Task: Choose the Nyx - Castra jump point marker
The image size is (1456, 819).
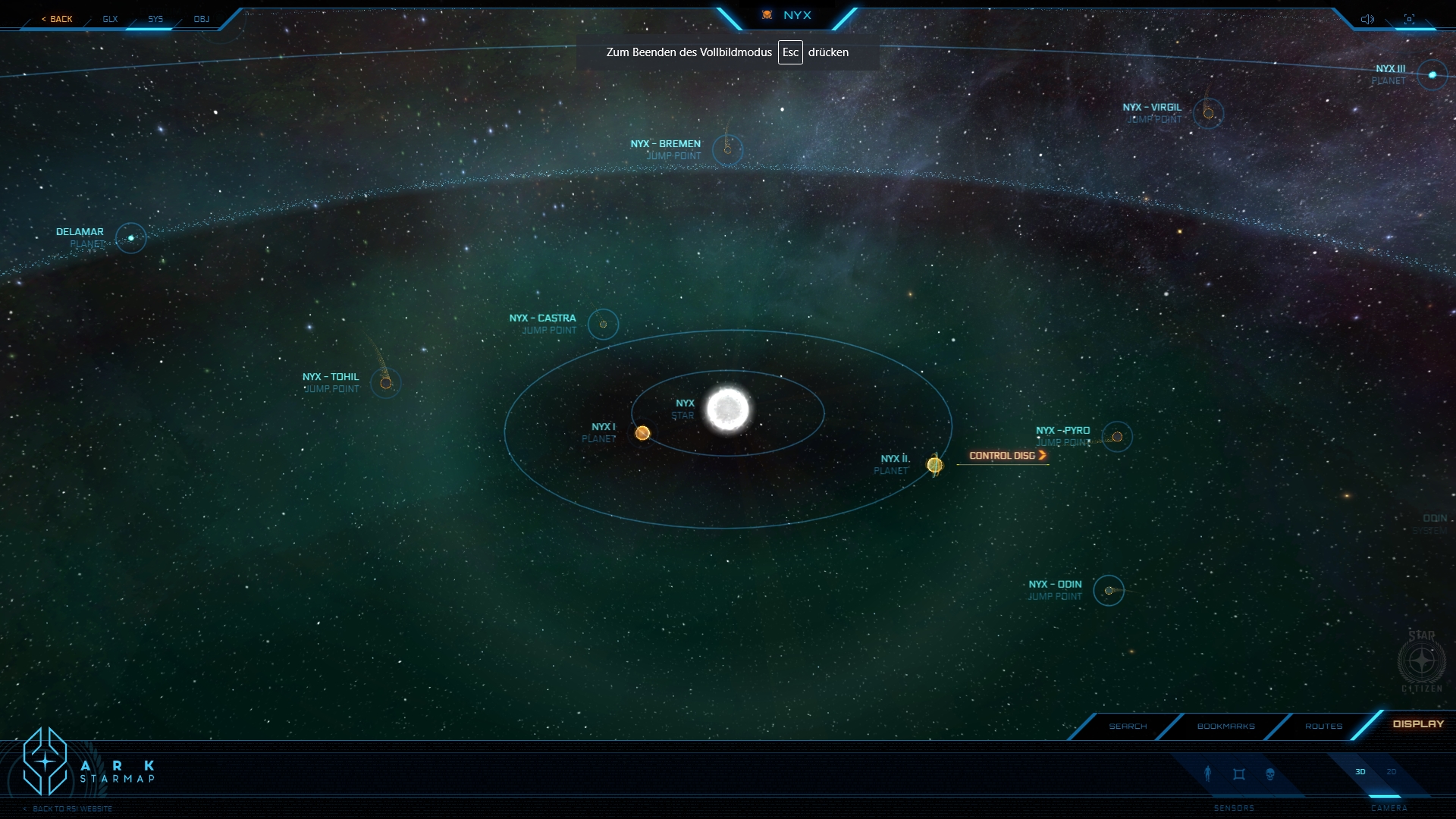Action: click(x=603, y=325)
